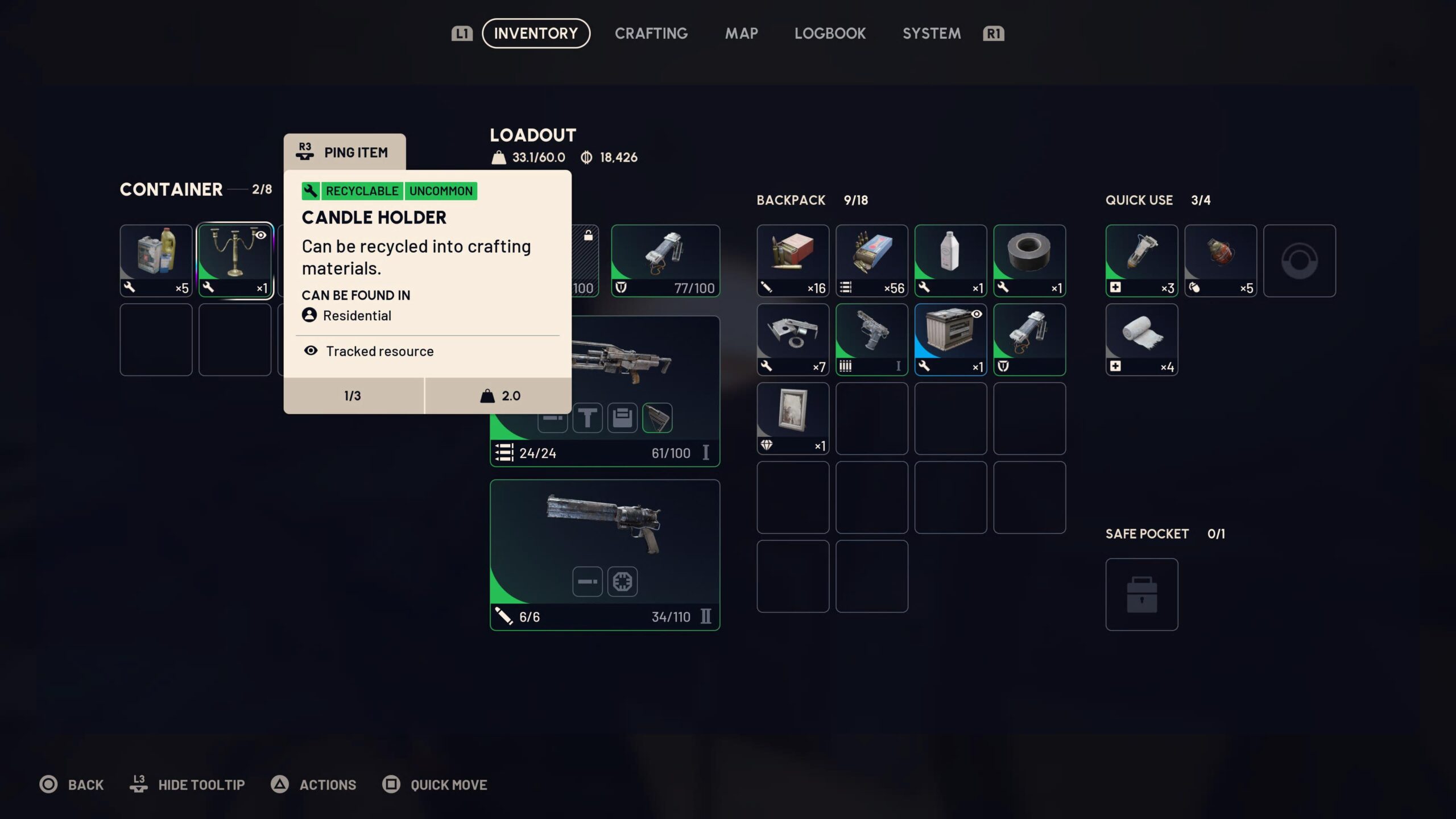
Task: Open the System tab
Action: click(x=932, y=34)
